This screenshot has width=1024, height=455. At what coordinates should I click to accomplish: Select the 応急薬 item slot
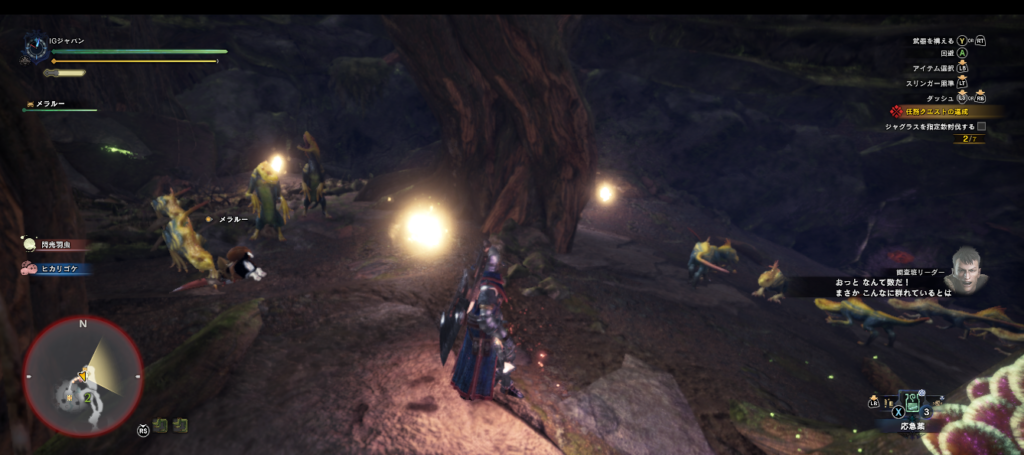click(x=911, y=407)
